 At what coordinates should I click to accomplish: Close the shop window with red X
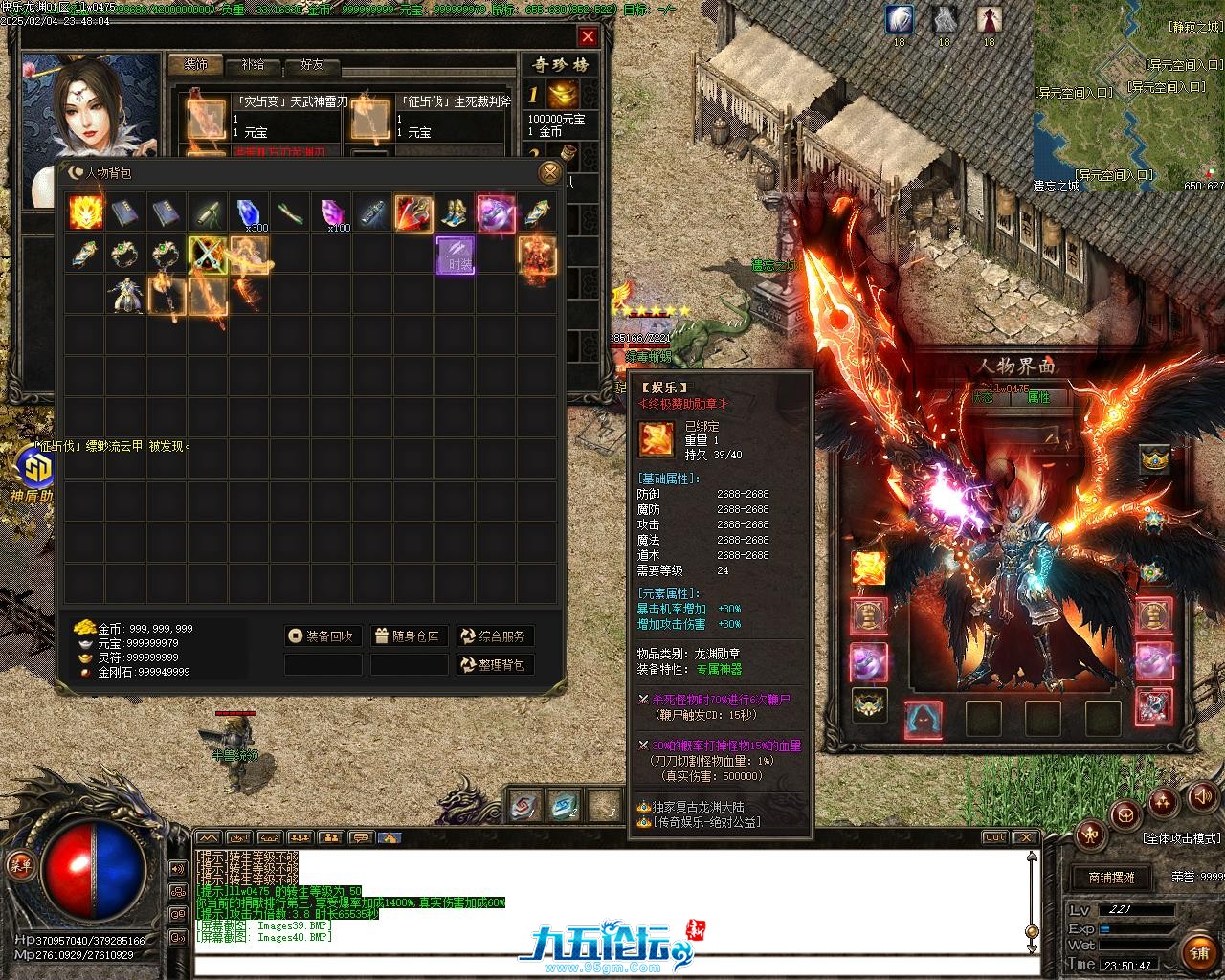pyautogui.click(x=588, y=37)
